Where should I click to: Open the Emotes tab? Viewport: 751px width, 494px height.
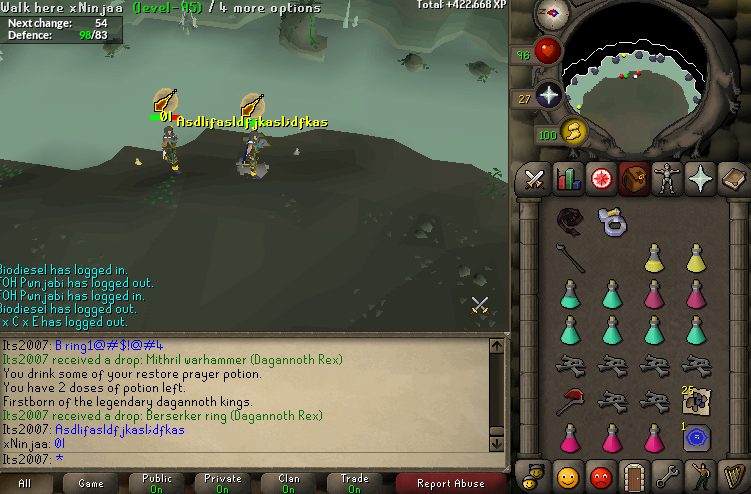coord(700,474)
